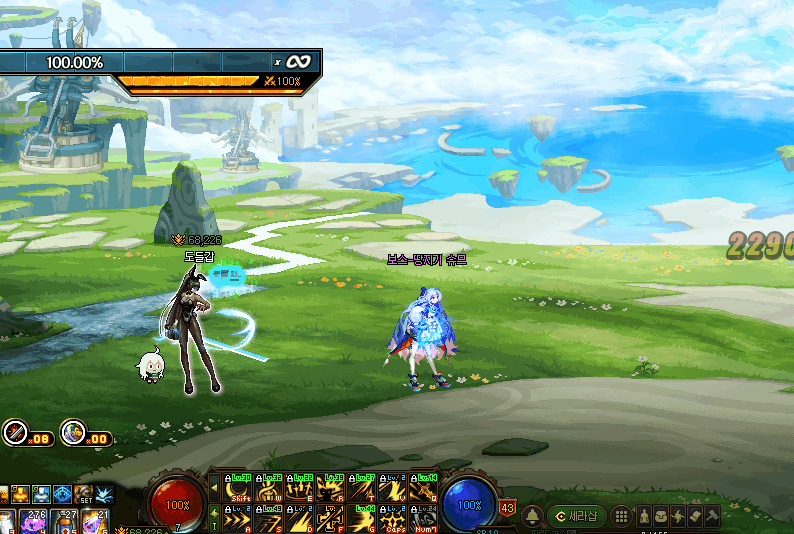Open the character info figure icon
This screenshot has height=534, width=794.
tap(644, 516)
